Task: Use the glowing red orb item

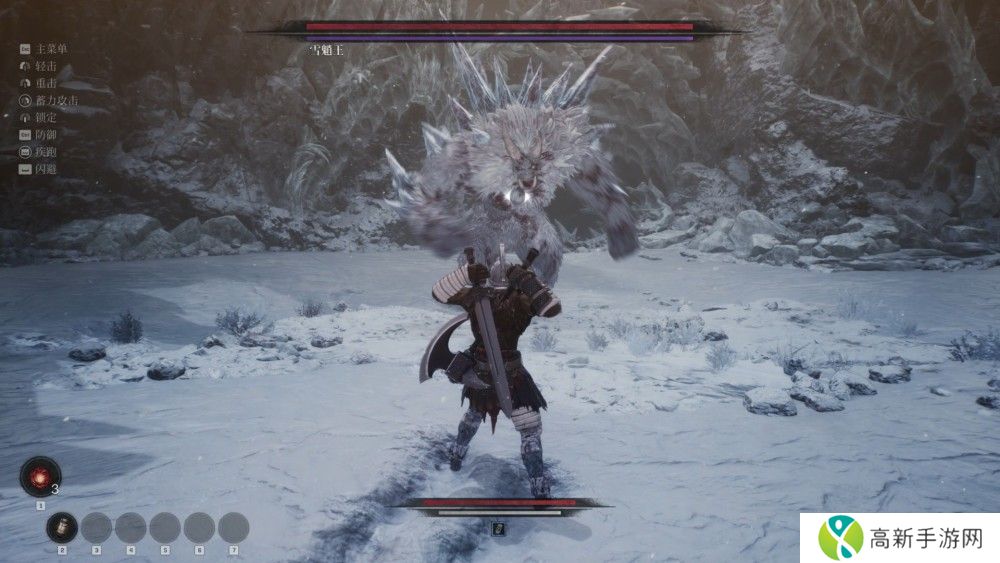Action: click(x=41, y=476)
